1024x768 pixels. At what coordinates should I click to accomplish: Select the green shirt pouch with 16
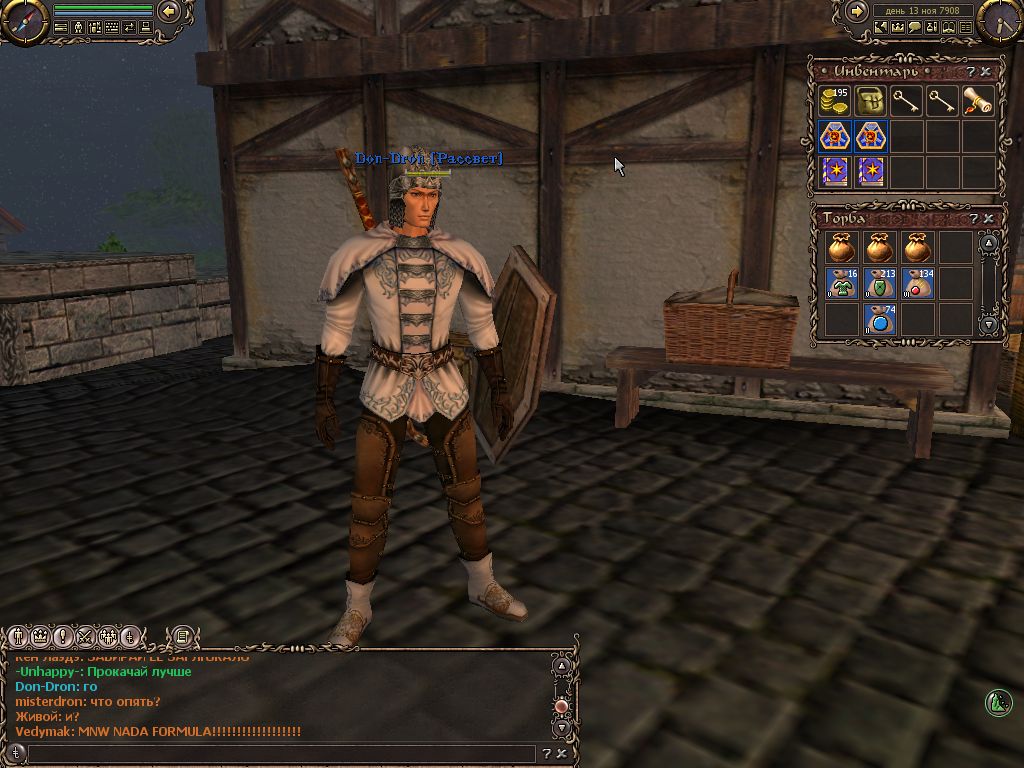(843, 283)
